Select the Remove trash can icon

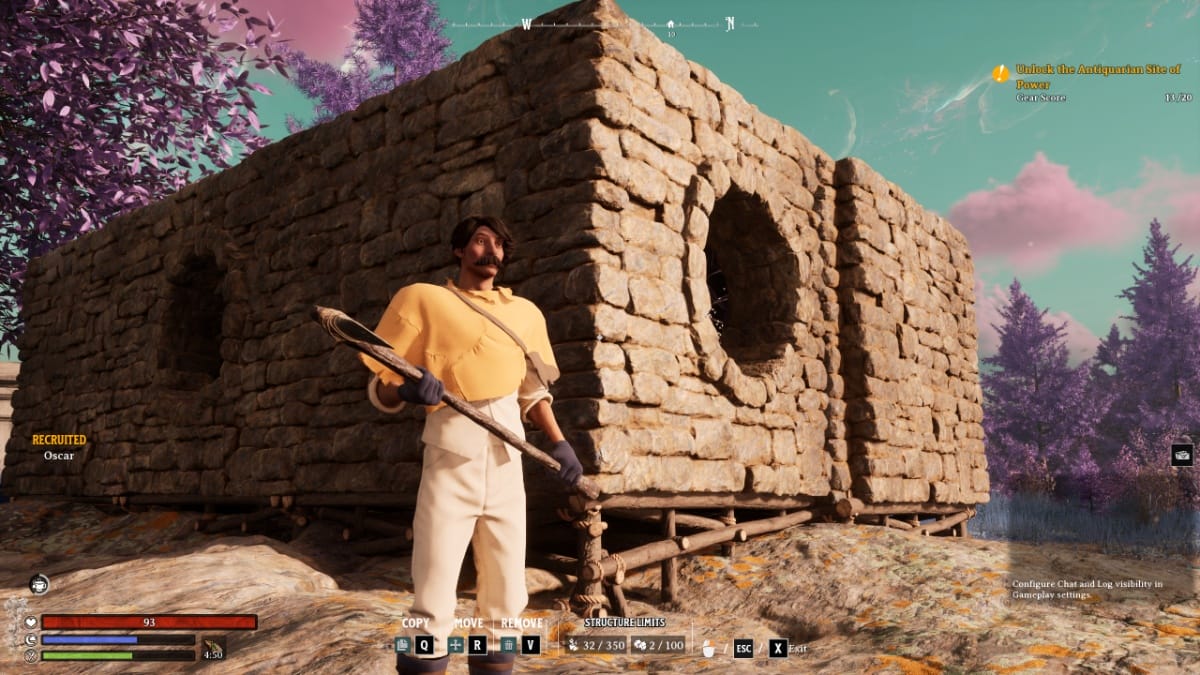click(509, 645)
